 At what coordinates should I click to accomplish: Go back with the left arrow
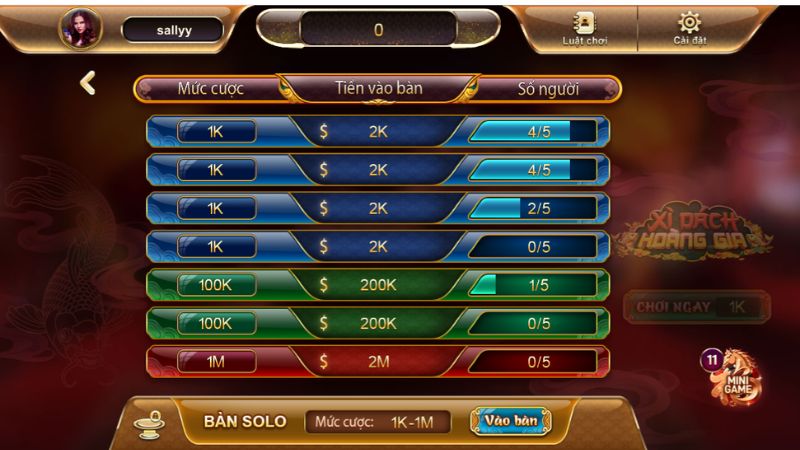[88, 83]
